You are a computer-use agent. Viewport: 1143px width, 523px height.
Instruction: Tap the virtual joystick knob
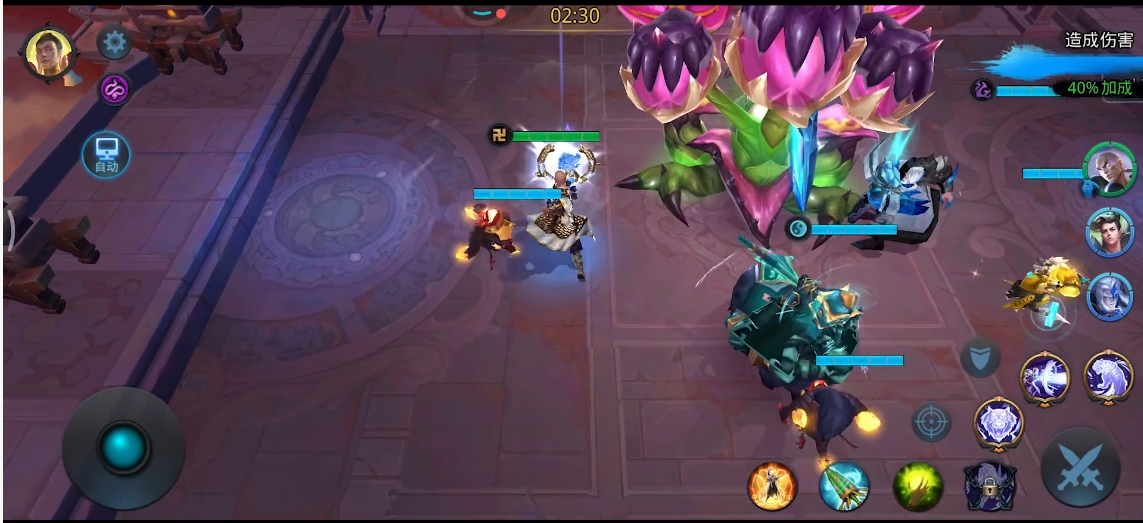tap(124, 447)
